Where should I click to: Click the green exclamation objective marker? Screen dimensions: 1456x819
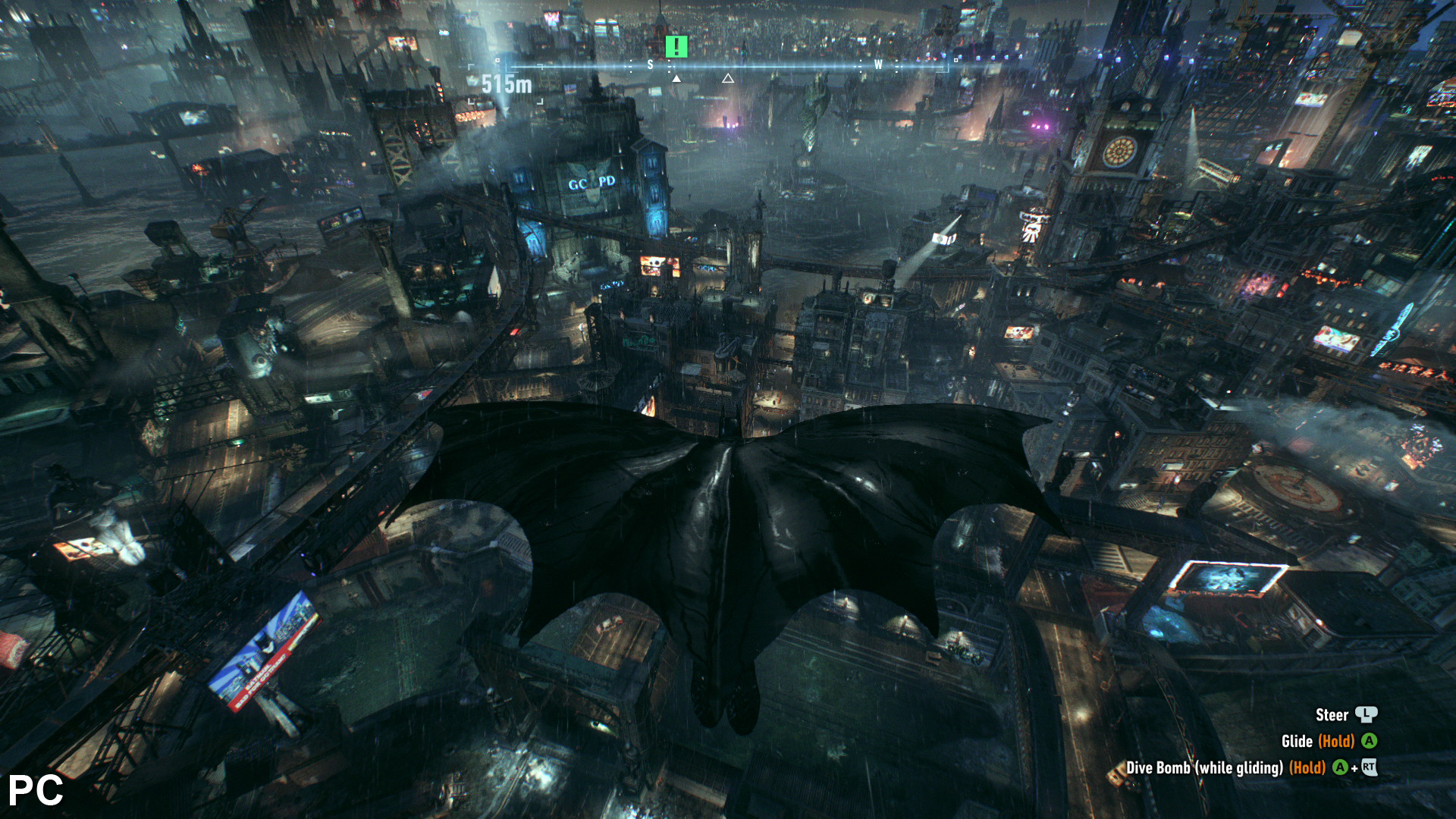(676, 47)
